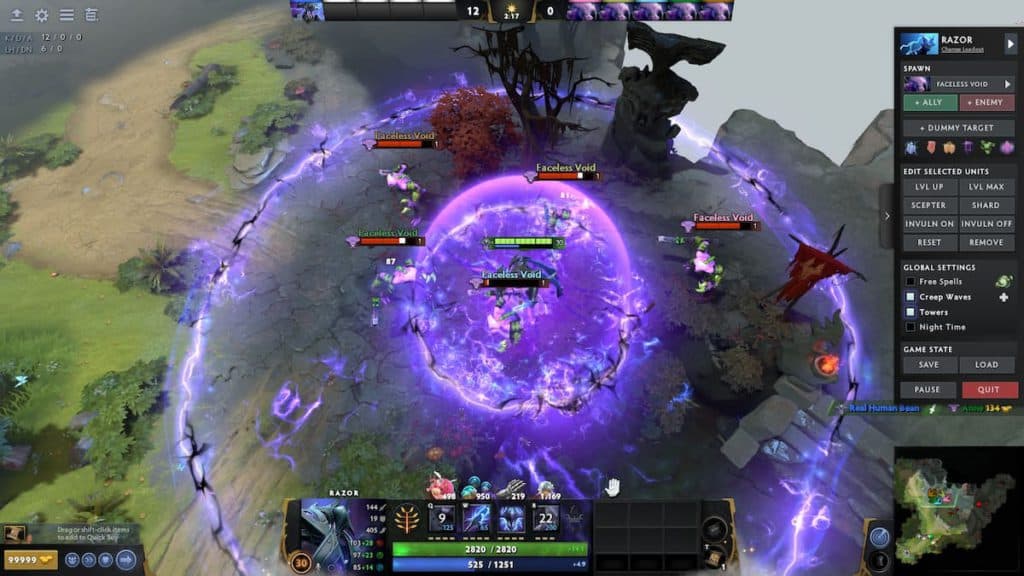Add a Dummy Target
Viewport: 1024px width, 576px height.
click(959, 128)
